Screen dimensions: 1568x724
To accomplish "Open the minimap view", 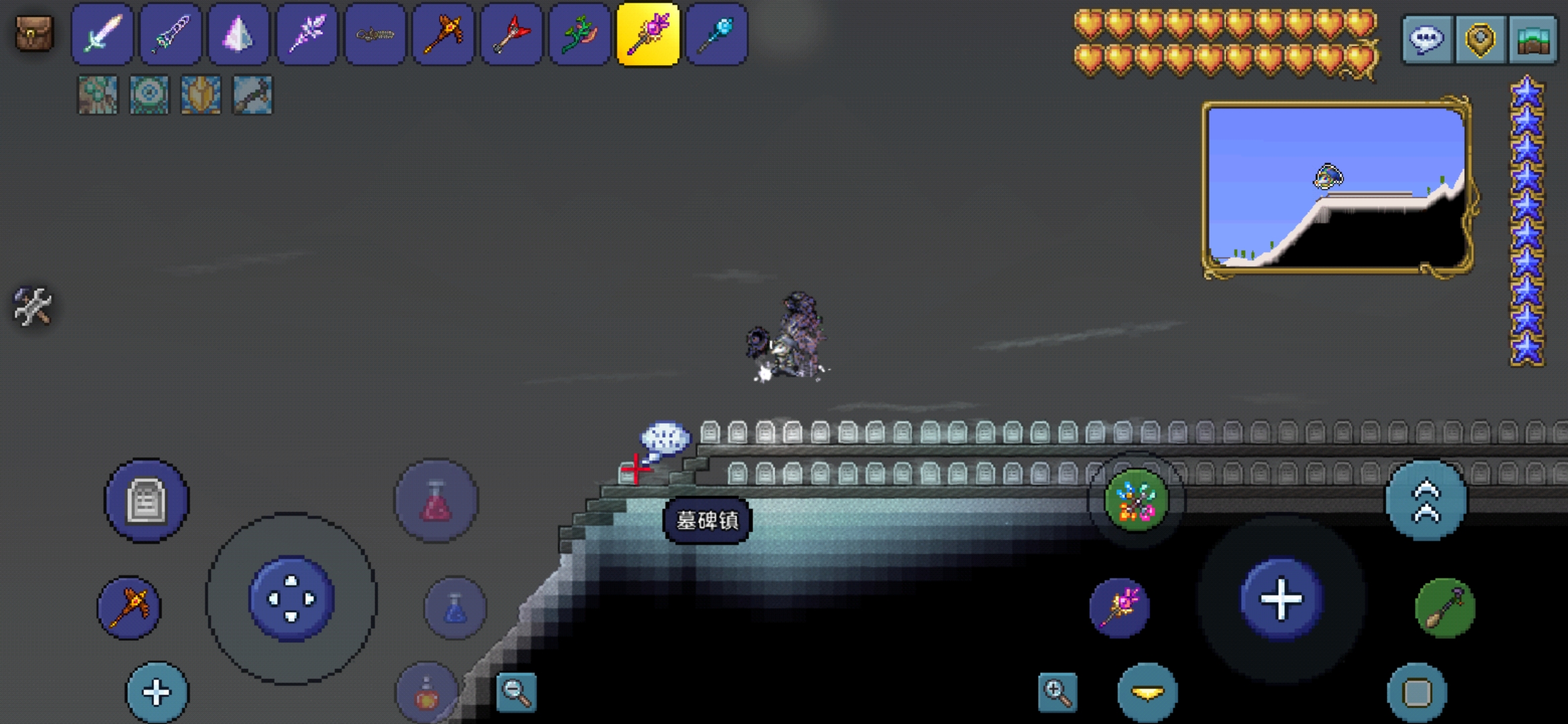I will click(x=1335, y=187).
